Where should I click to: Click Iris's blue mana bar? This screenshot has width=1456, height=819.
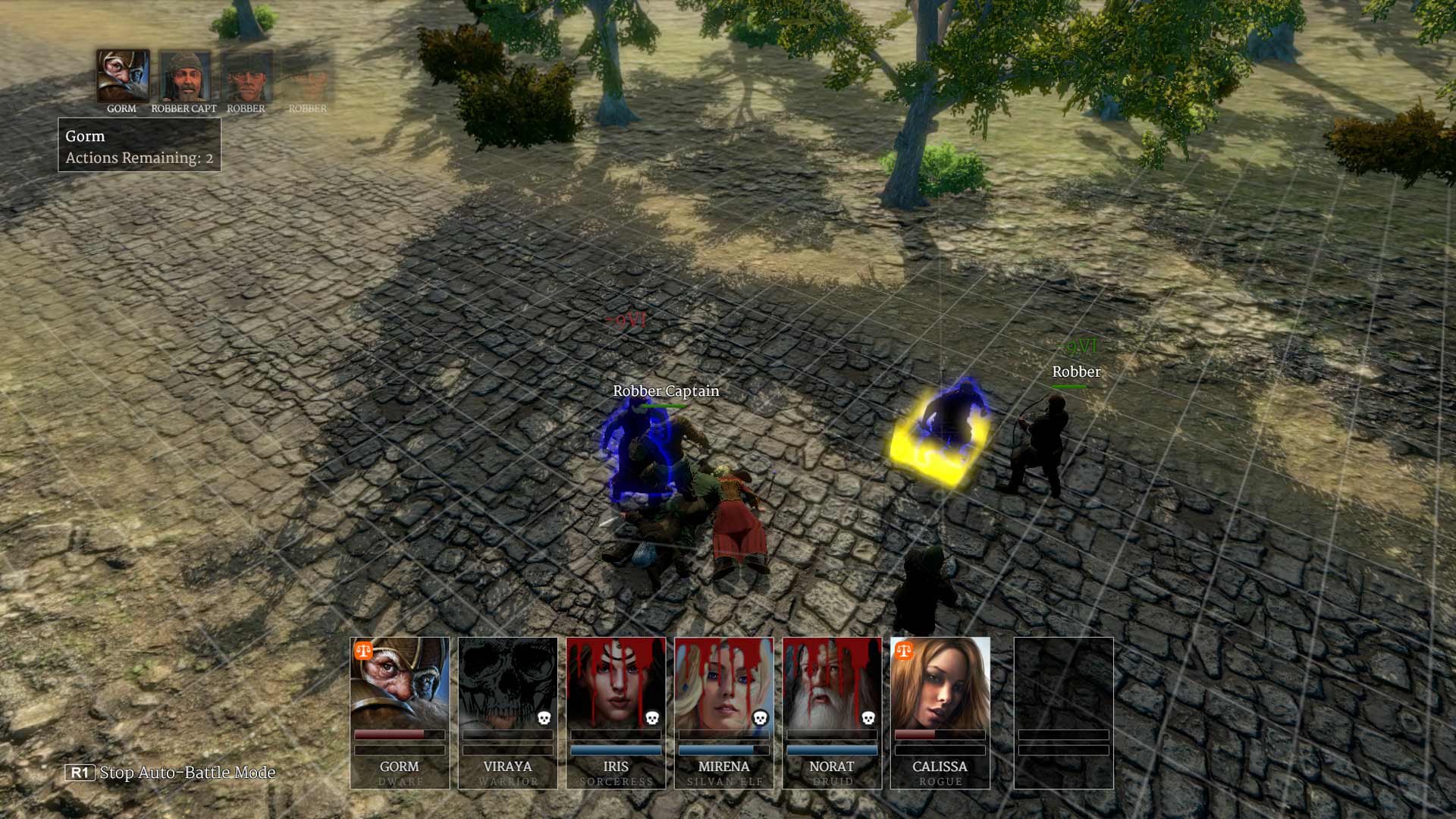coord(617,749)
